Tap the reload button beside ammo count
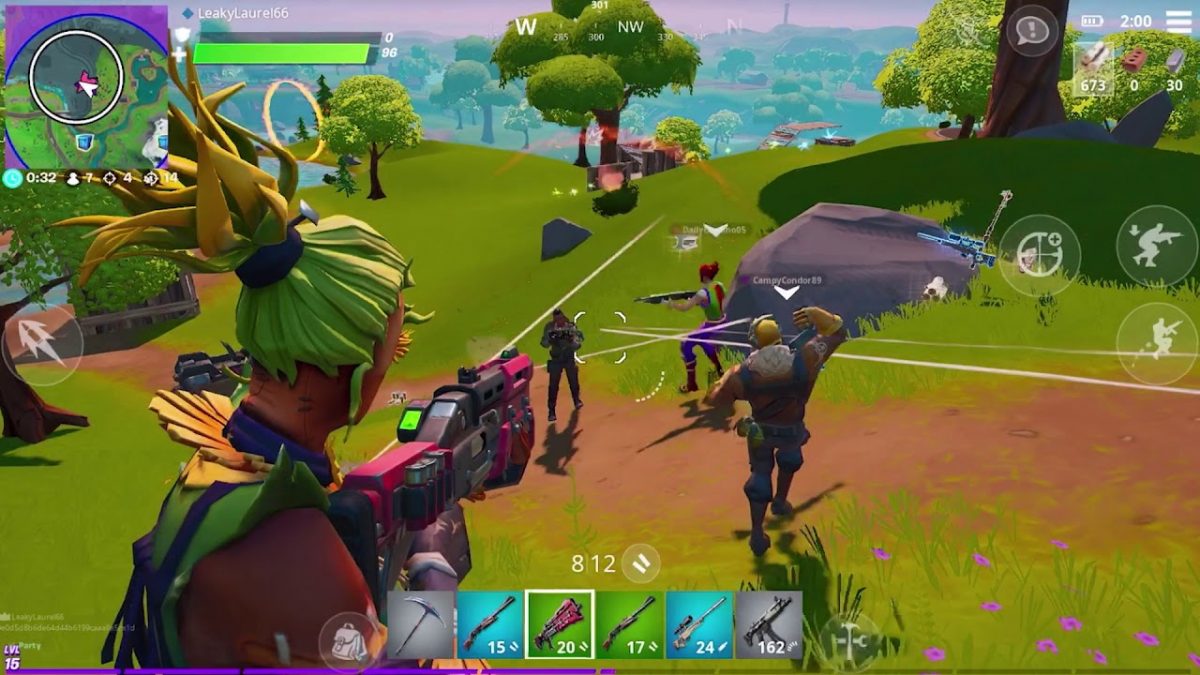This screenshot has height=675, width=1200. click(640, 564)
